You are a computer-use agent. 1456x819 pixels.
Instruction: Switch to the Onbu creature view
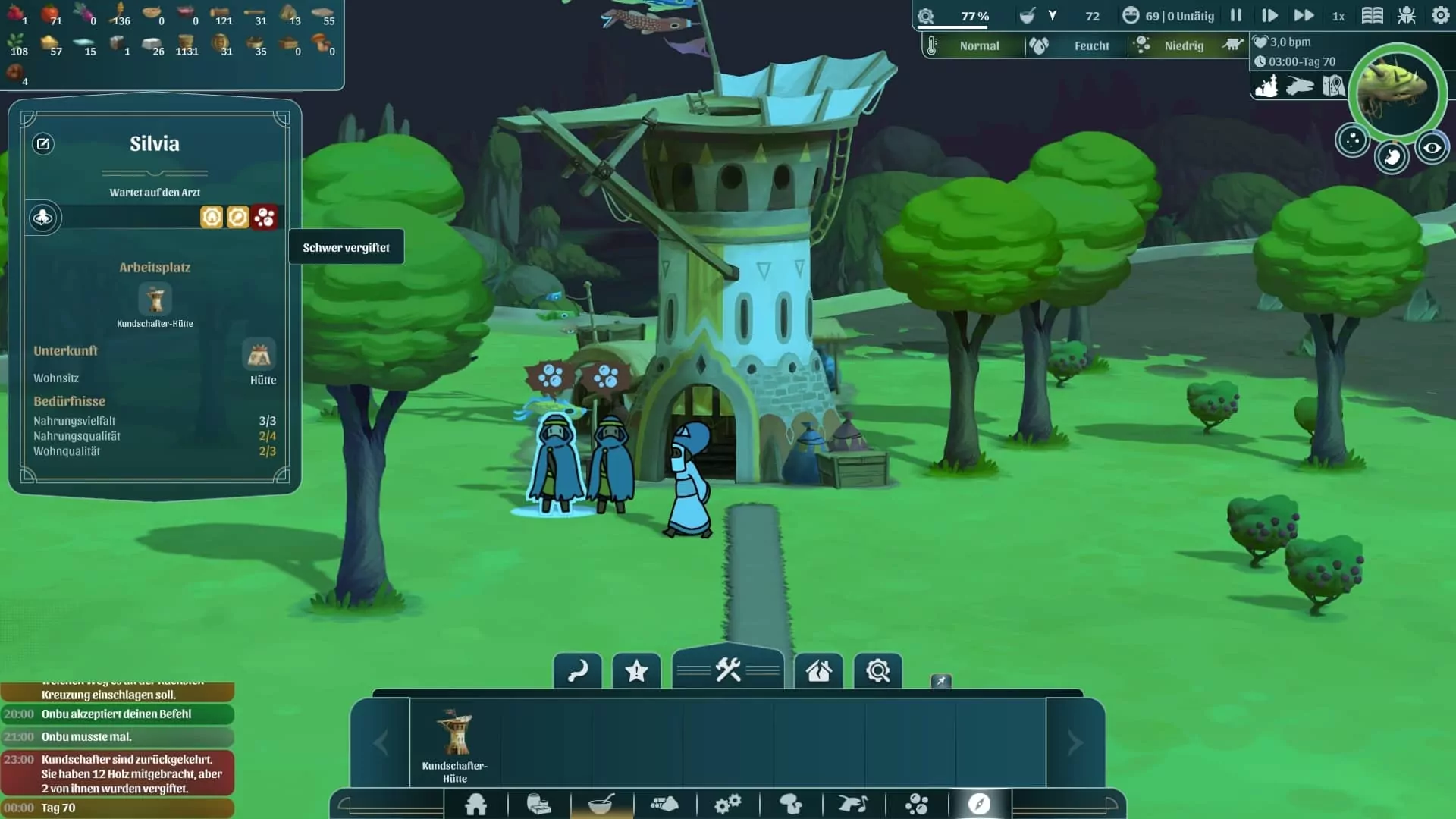[x=1300, y=86]
